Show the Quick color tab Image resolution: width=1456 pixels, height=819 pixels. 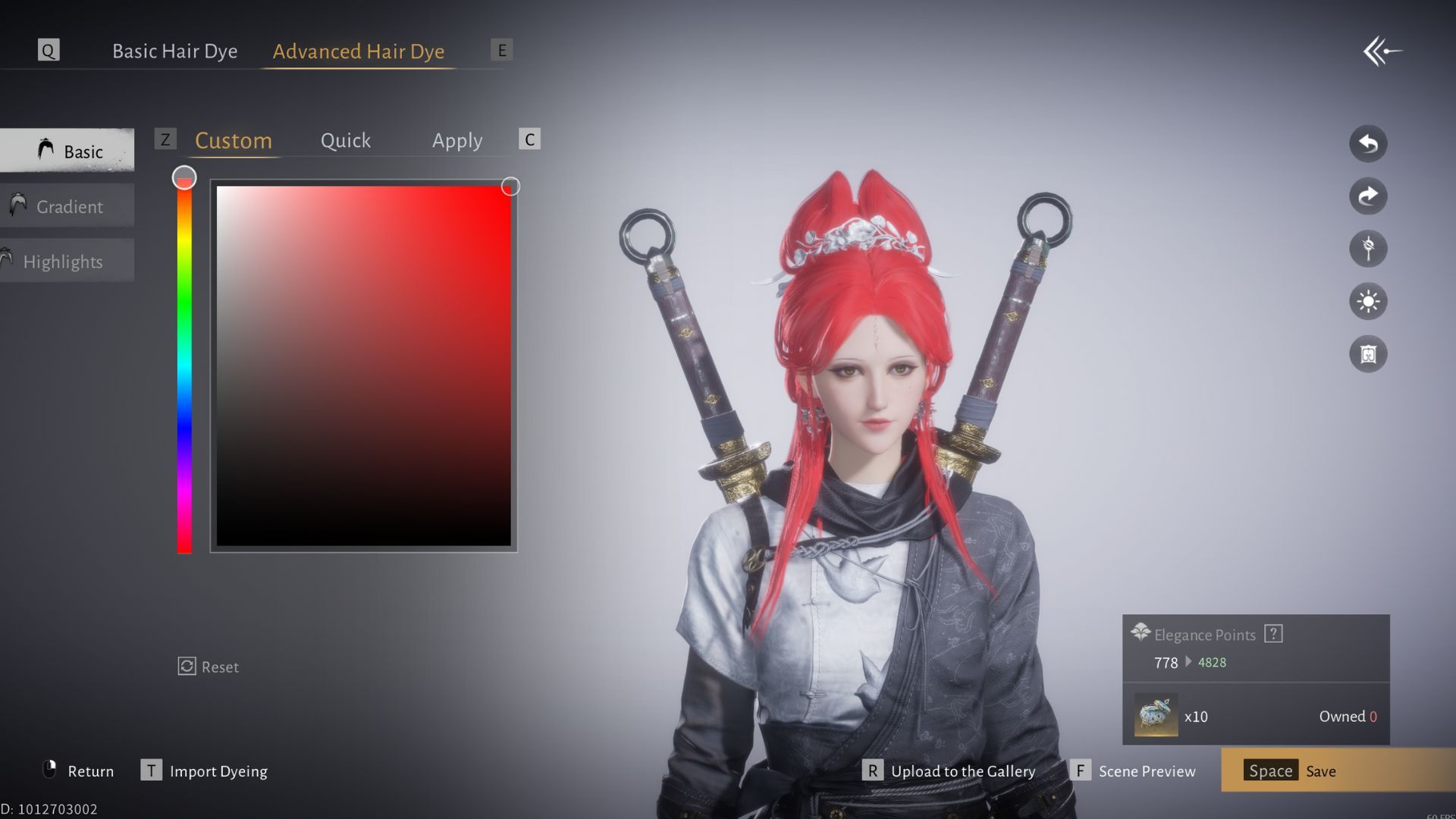point(345,140)
